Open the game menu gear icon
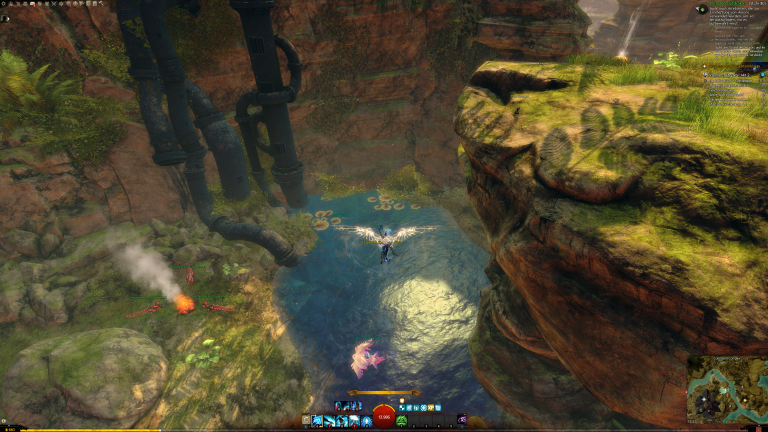Image resolution: width=768 pixels, height=432 pixels. (x=4, y=4)
